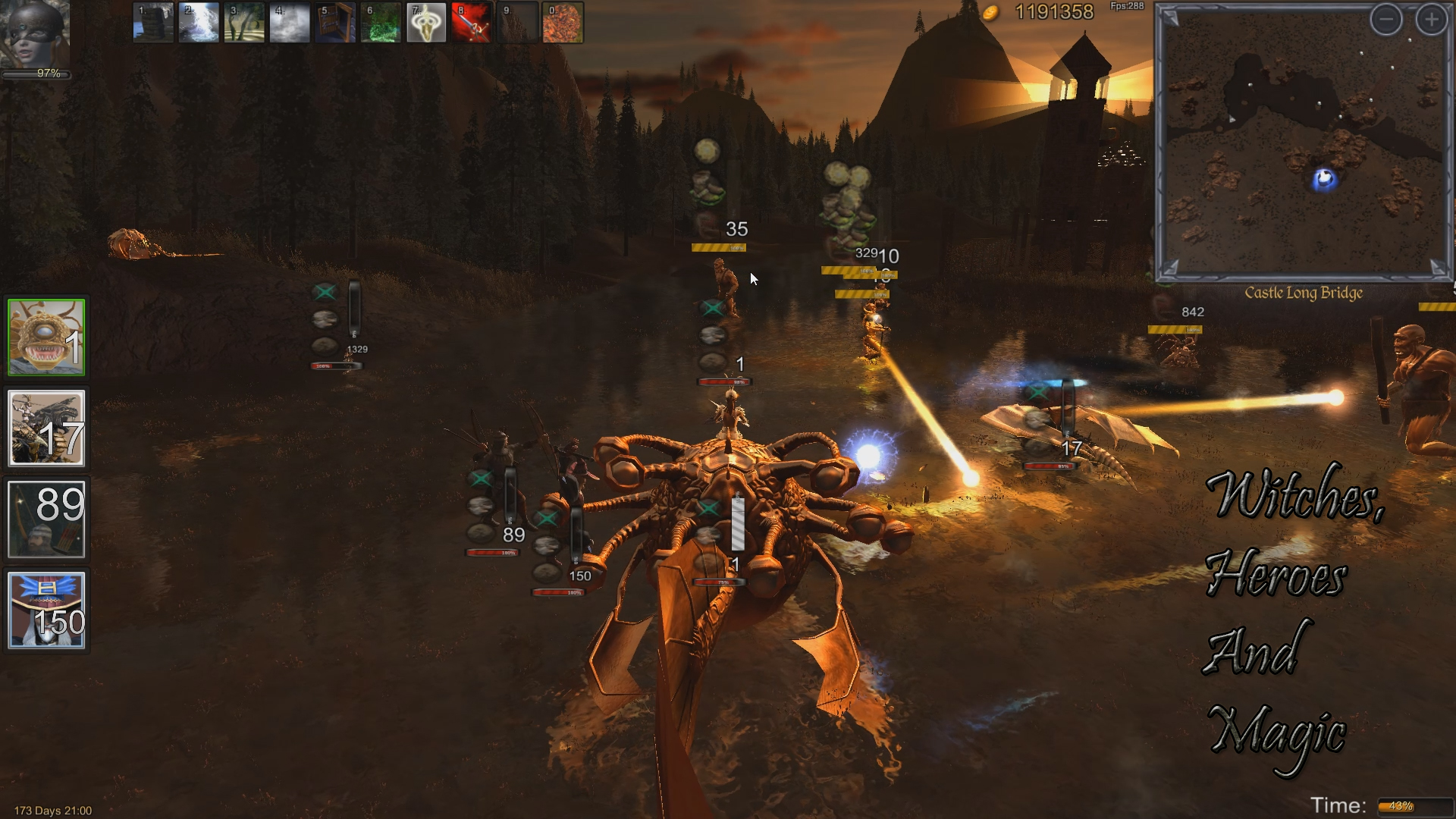This screenshot has width=1456, height=819.
Task: Click on the minimap terrain view
Action: pyautogui.click(x=1303, y=152)
